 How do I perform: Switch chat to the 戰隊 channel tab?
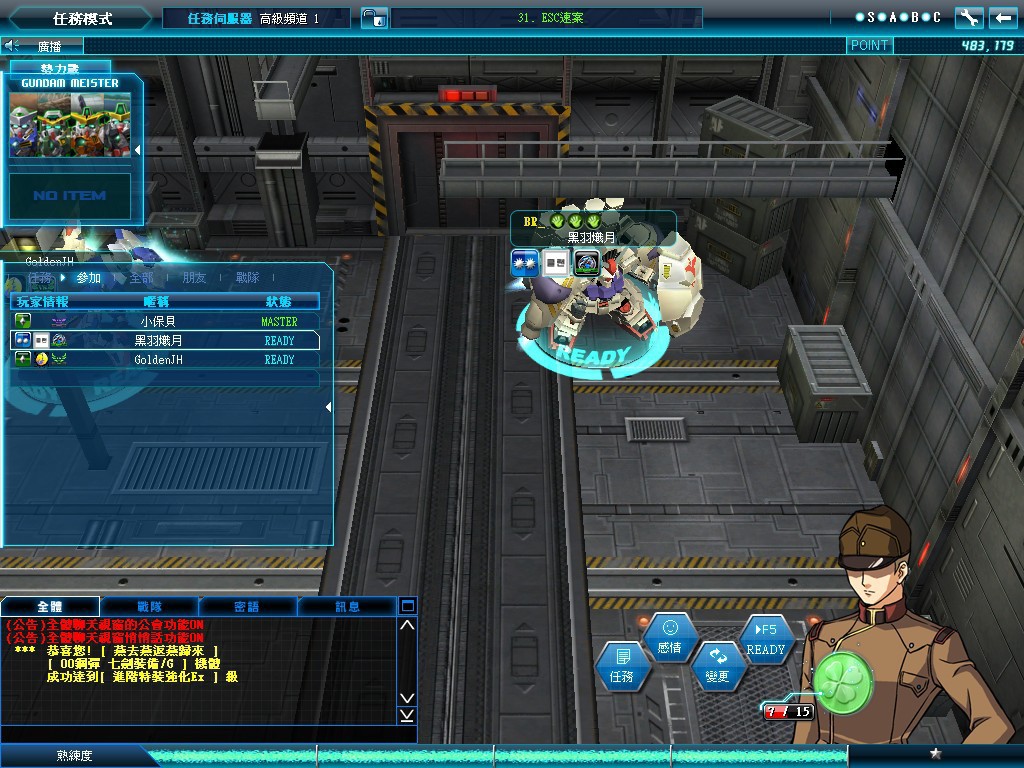tap(149, 606)
